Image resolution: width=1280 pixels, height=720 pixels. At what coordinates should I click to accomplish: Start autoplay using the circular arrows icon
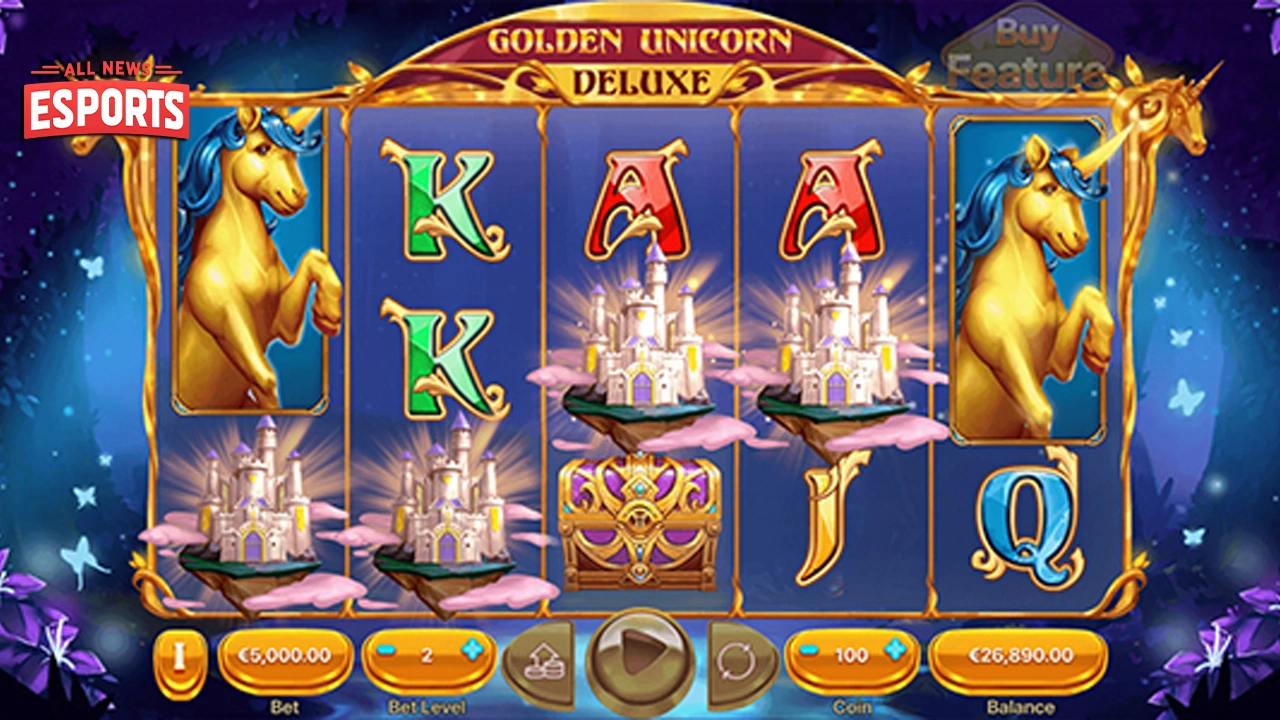tap(737, 660)
